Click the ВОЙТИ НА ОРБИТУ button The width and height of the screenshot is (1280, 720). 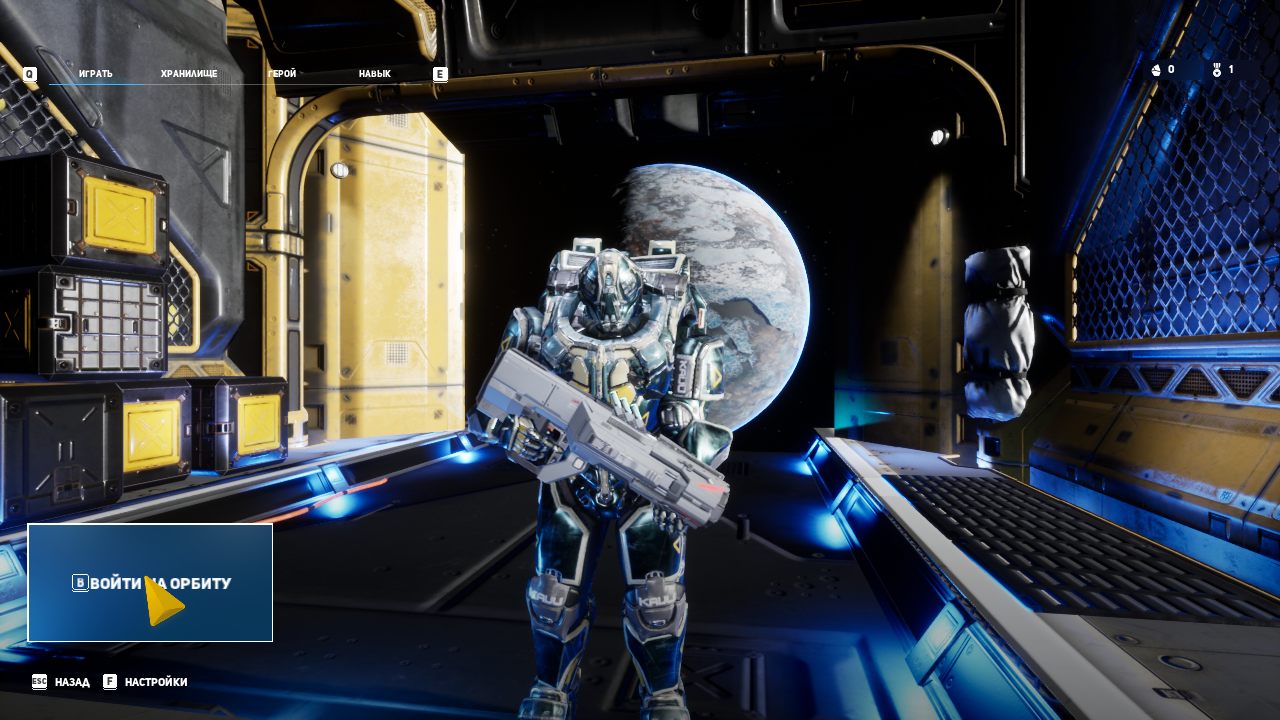pyautogui.click(x=150, y=583)
